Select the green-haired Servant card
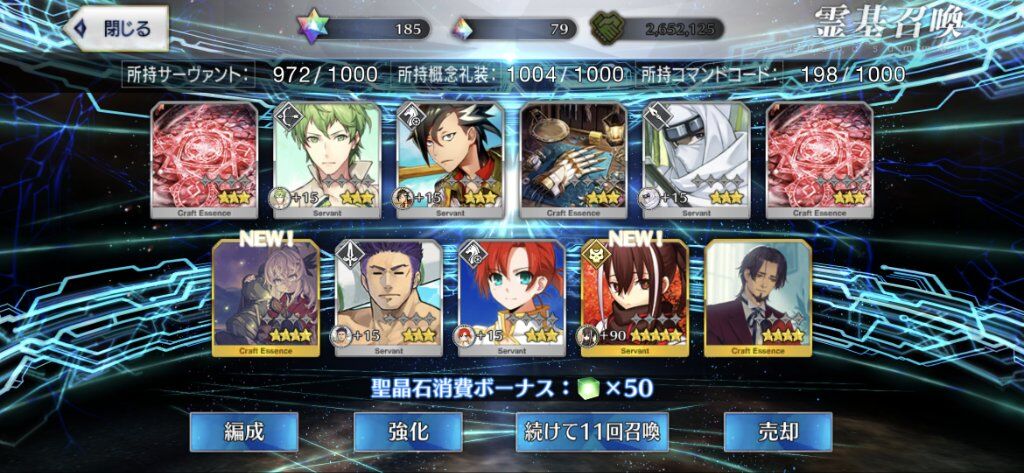Screen dimensions: 1024x473 (x=327, y=160)
